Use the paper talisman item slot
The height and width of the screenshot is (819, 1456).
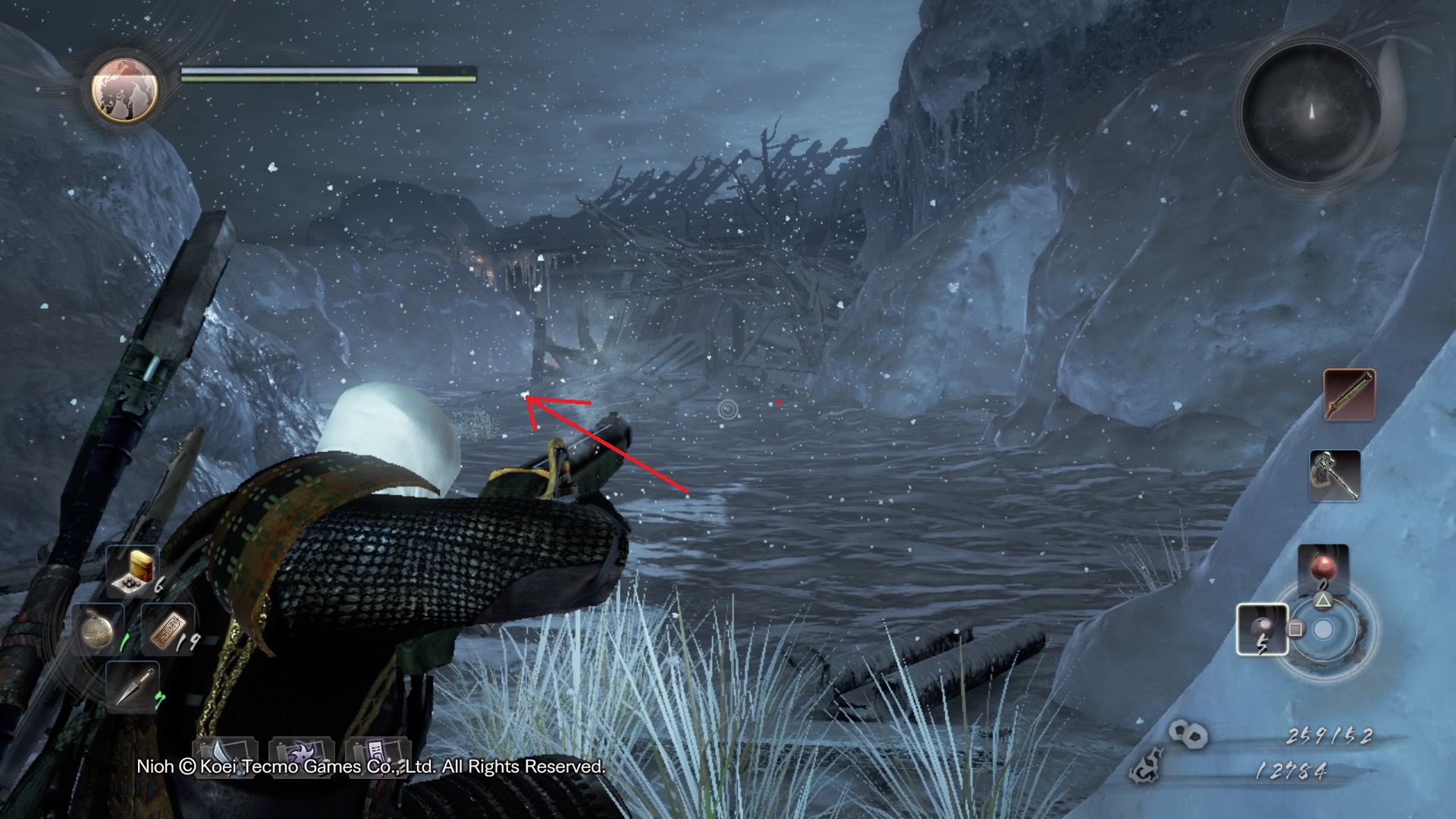(168, 629)
